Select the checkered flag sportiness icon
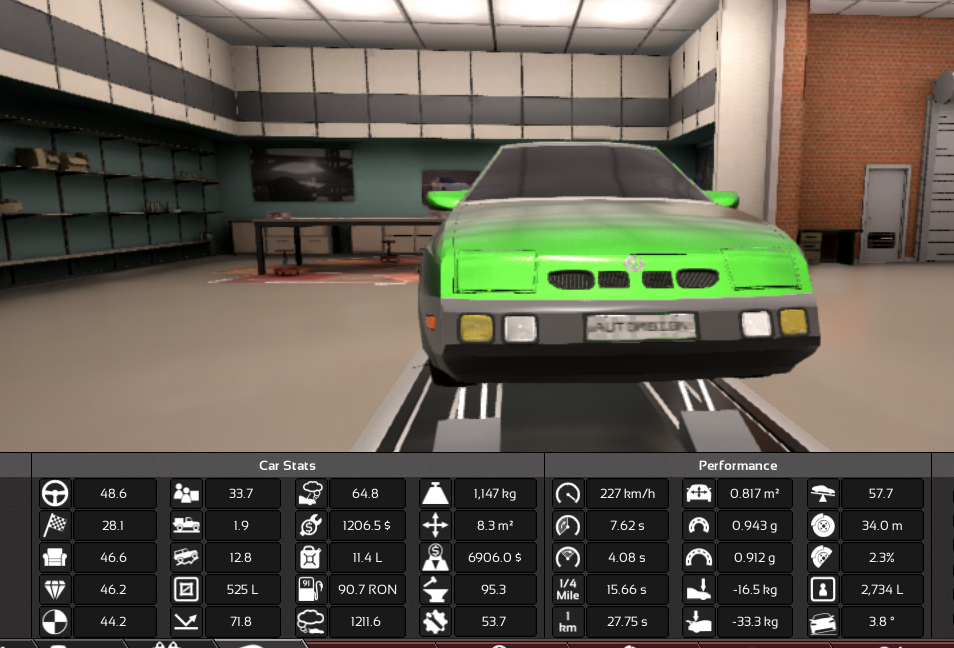The height and width of the screenshot is (648, 954). [x=54, y=525]
